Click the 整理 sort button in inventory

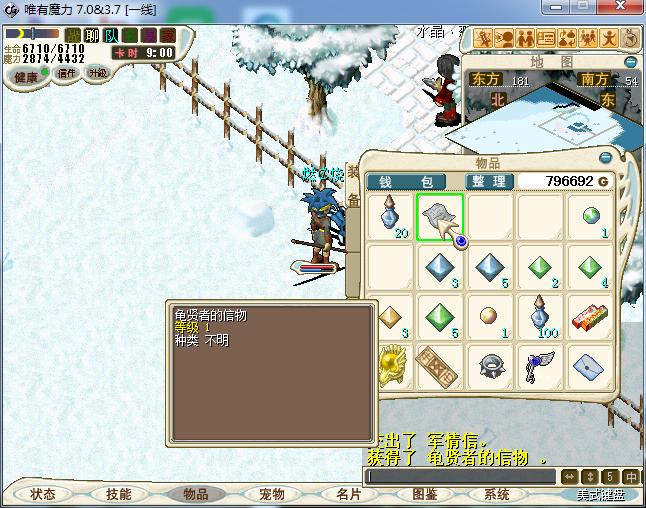[490, 181]
